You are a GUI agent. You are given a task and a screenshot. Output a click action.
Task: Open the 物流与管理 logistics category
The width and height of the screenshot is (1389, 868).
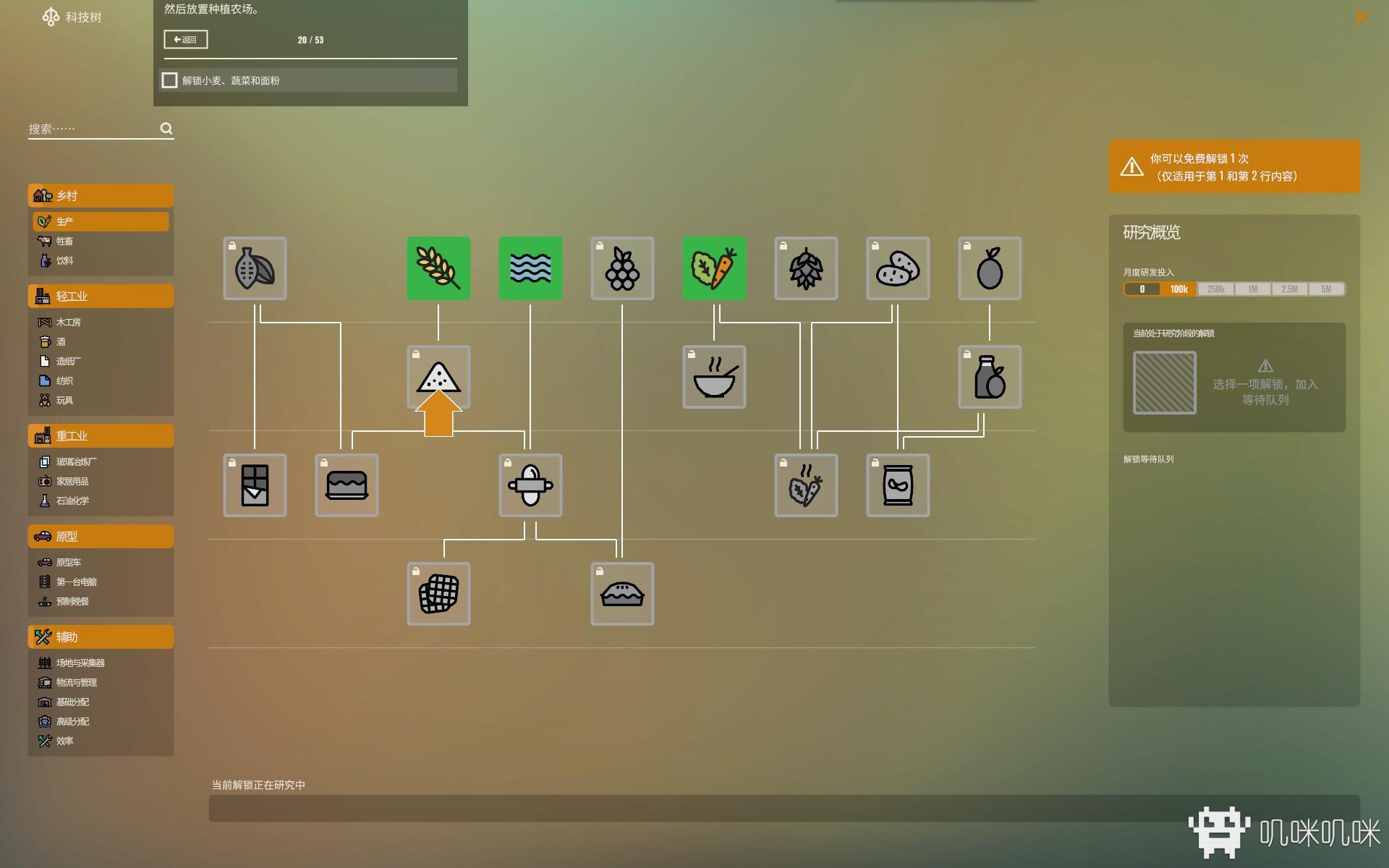tap(77, 682)
